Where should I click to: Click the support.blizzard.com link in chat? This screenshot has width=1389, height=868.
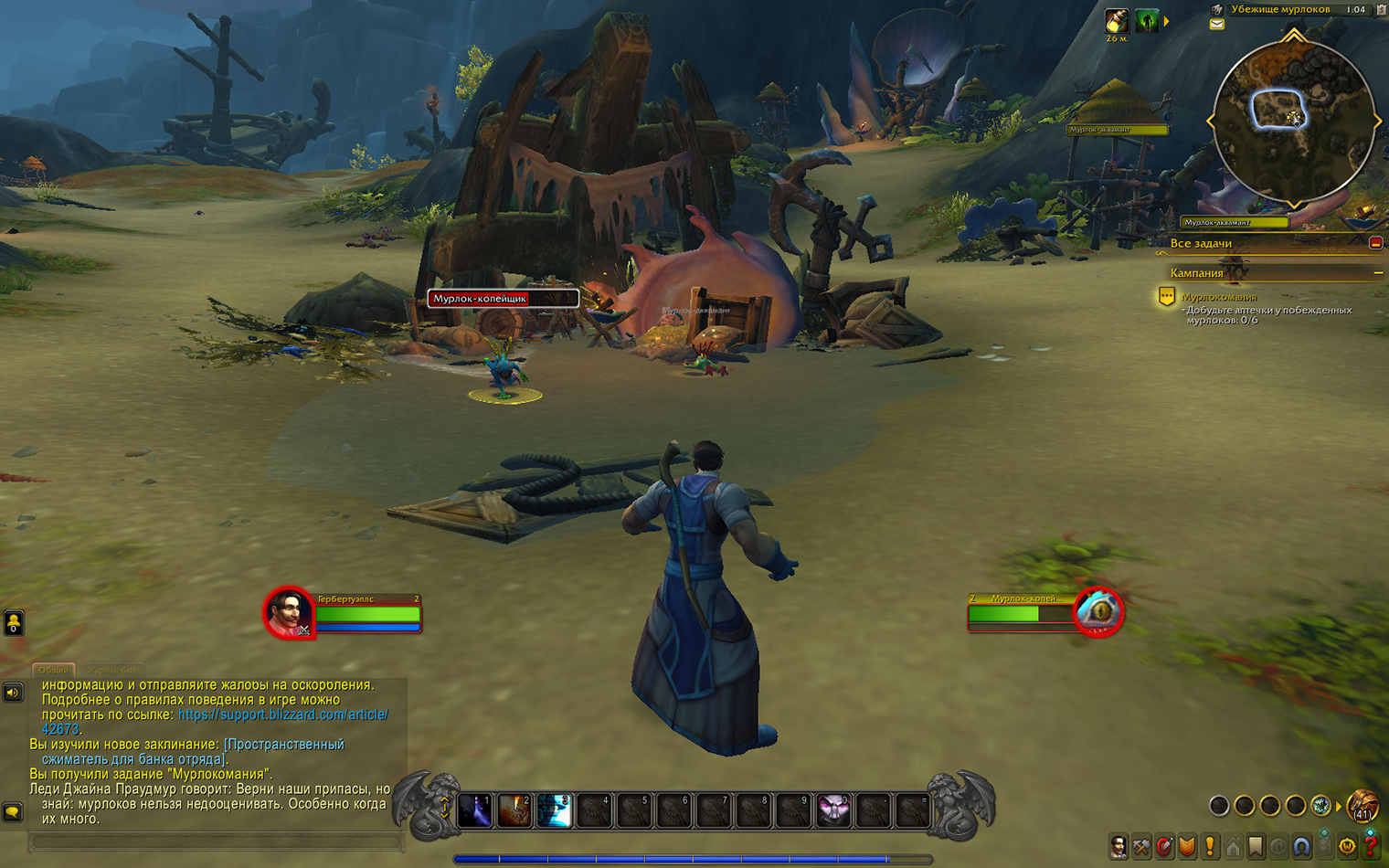(282, 715)
